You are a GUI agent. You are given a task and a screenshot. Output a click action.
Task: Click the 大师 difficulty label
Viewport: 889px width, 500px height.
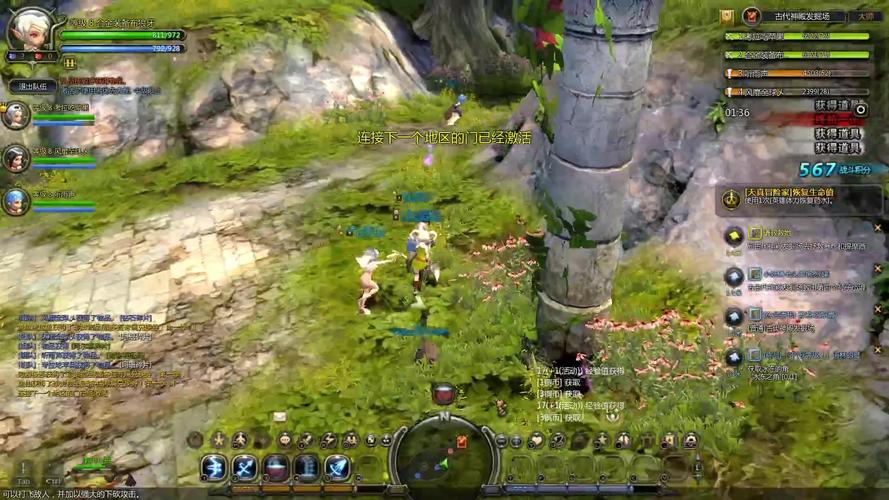point(866,17)
